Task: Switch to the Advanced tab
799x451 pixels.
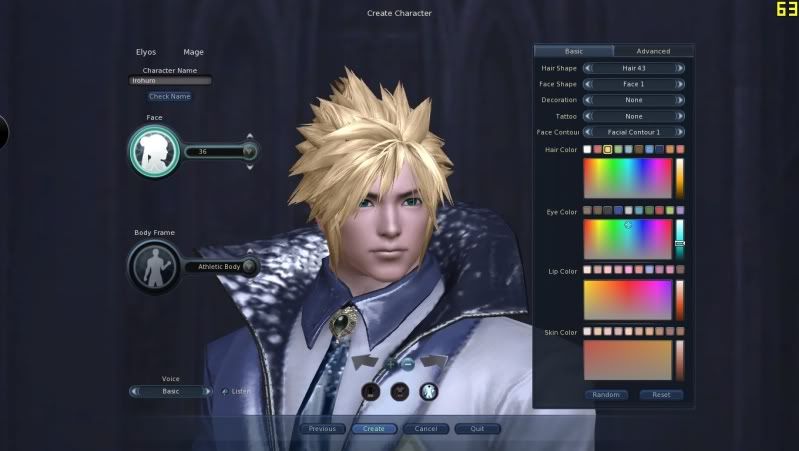Action: 653,51
